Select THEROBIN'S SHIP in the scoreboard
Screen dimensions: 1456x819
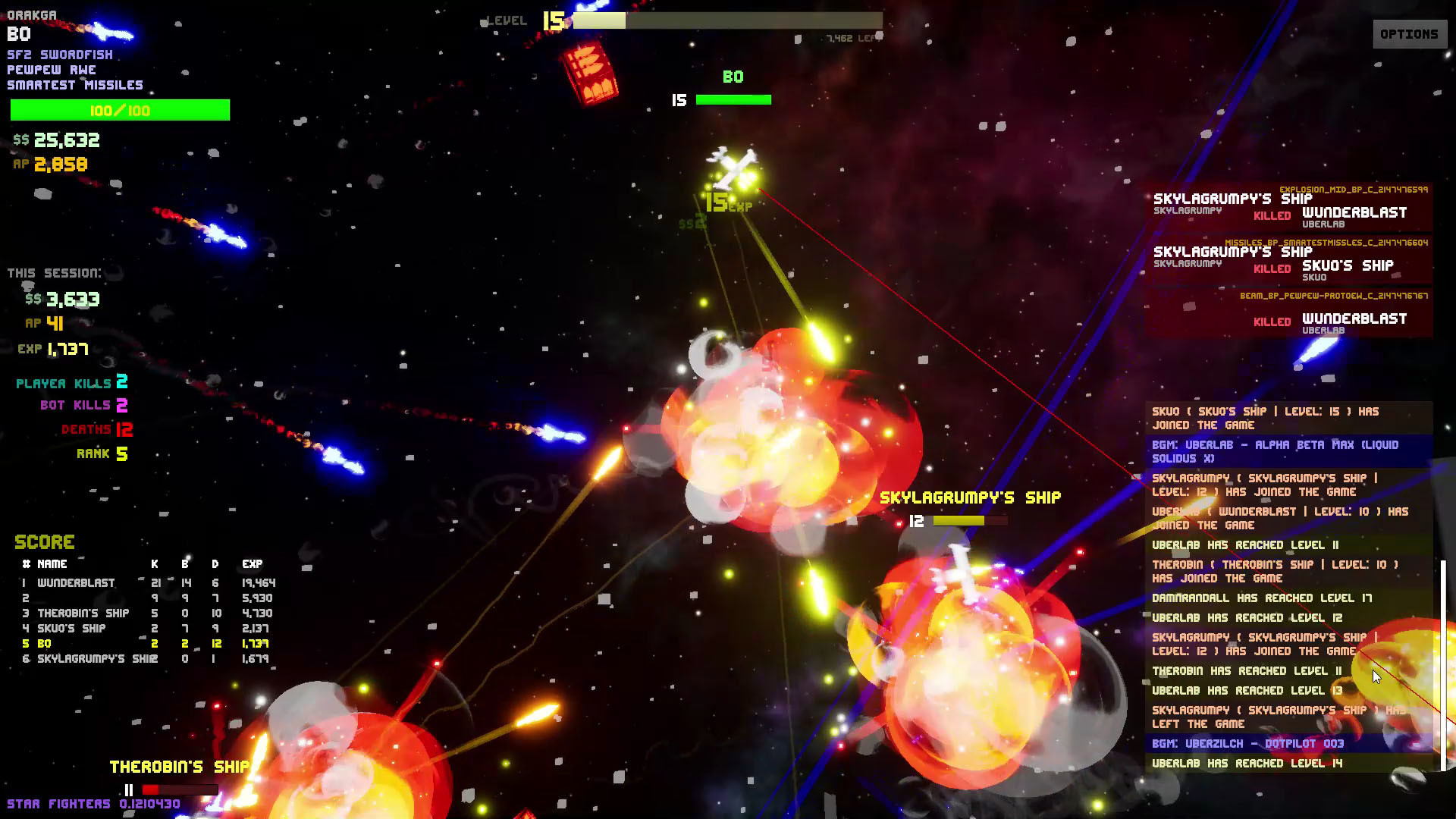(x=82, y=613)
